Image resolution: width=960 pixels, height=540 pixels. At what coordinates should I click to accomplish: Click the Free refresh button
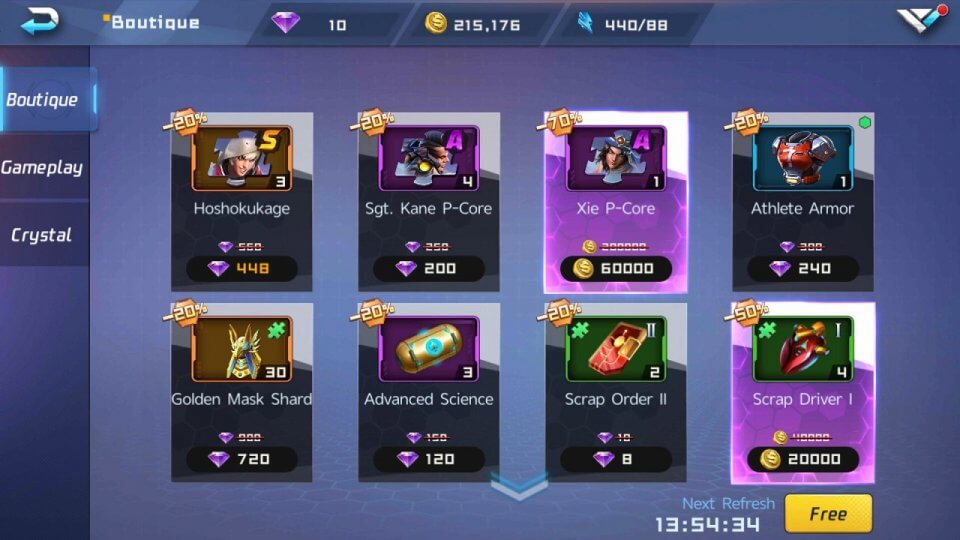point(827,514)
